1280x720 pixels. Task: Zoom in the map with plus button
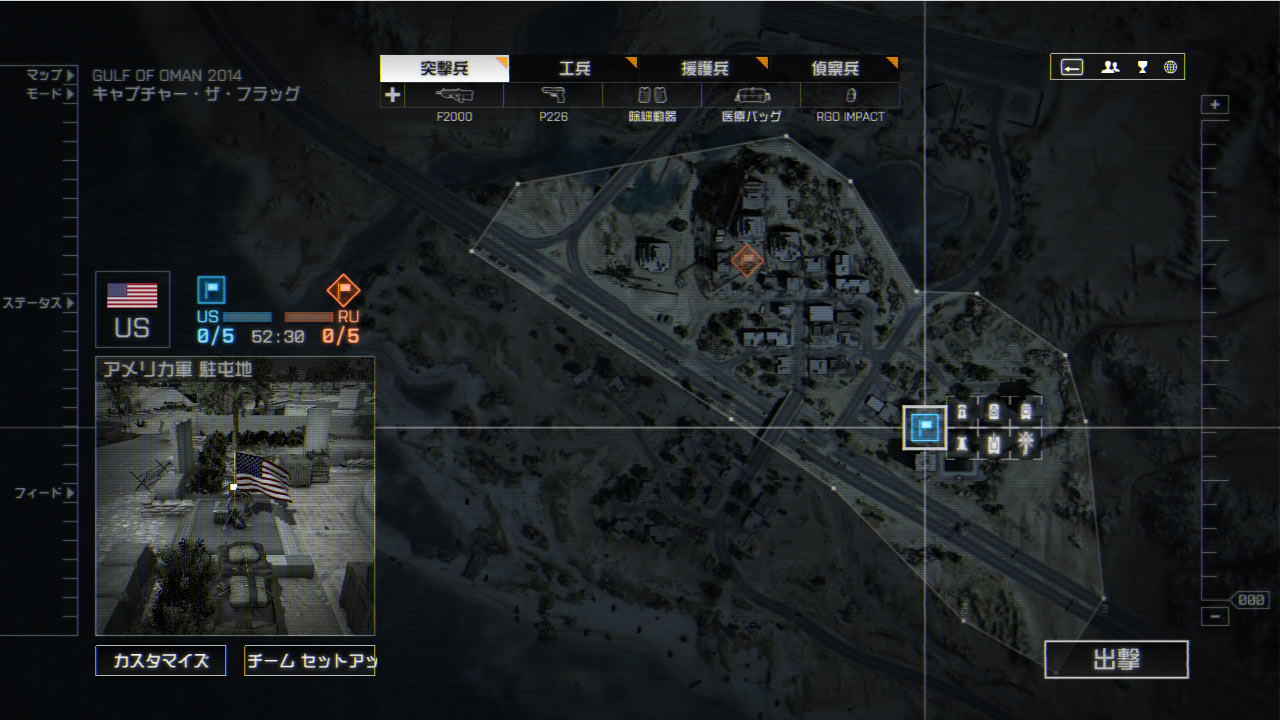coord(1215,105)
